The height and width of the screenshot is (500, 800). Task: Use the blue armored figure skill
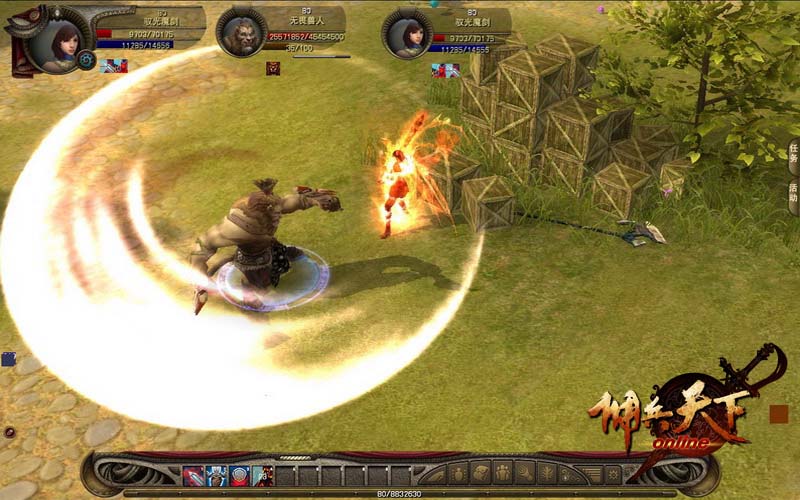tap(217, 475)
